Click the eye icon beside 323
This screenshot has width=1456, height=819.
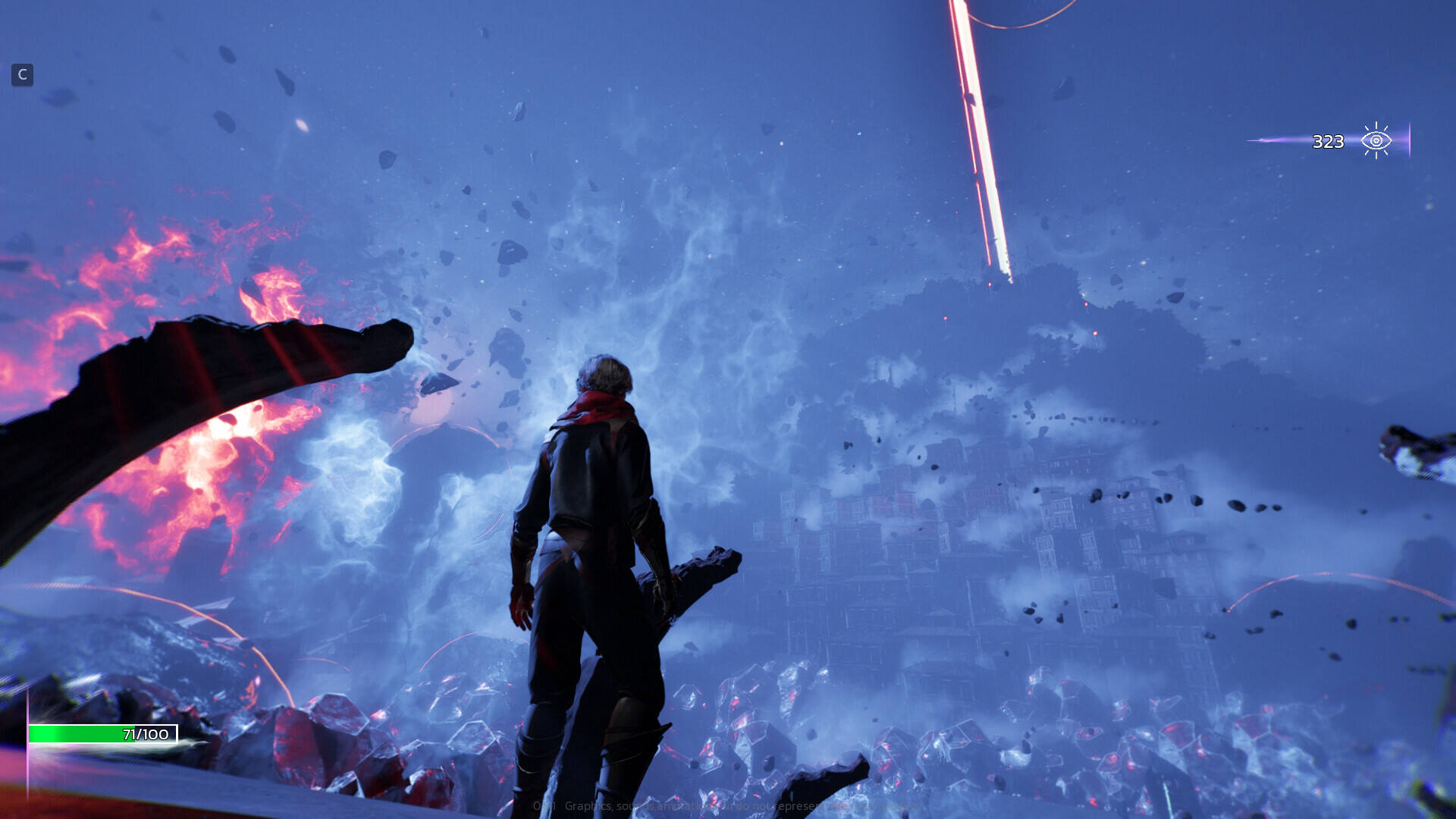1376,141
